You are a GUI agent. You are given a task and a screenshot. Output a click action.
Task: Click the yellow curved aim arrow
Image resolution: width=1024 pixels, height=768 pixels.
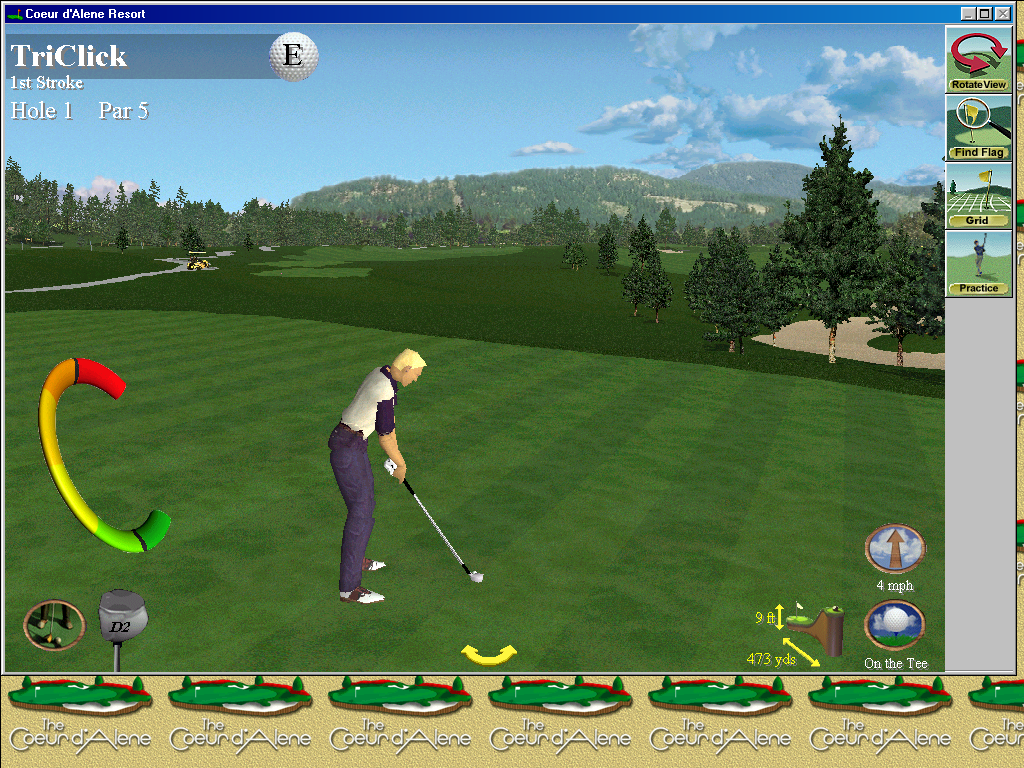[489, 655]
